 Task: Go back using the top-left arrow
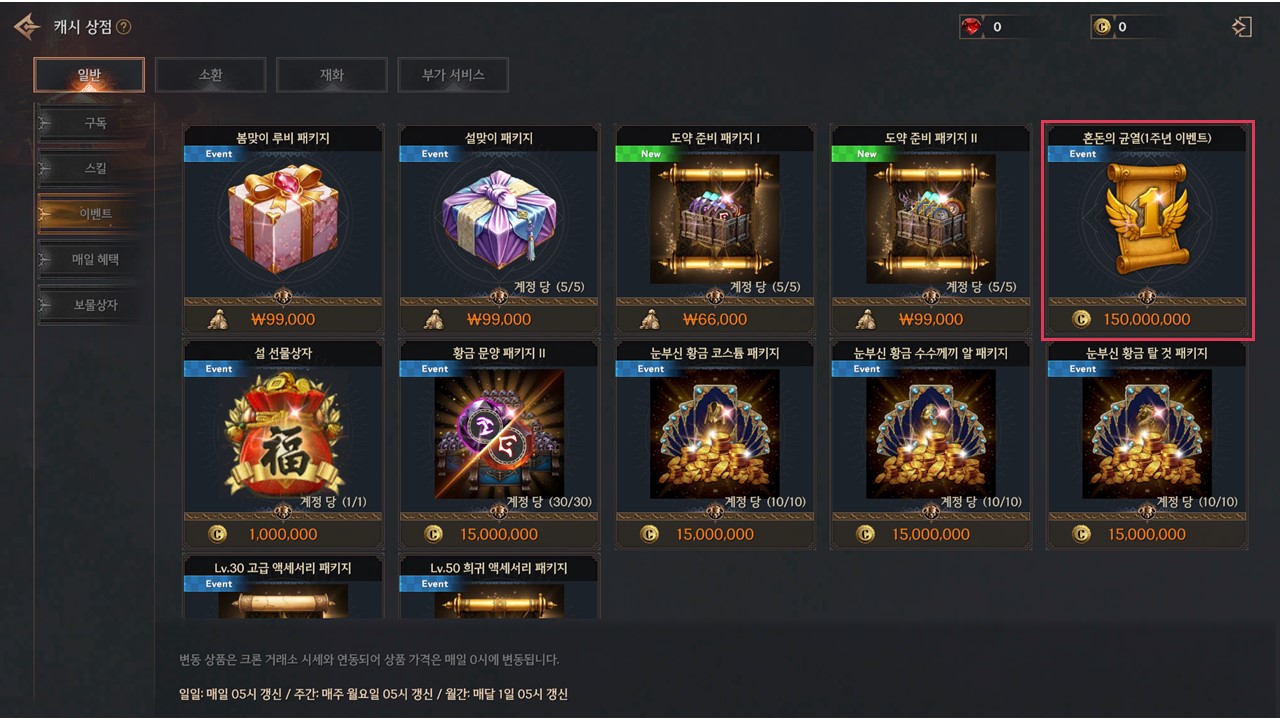[x=27, y=27]
